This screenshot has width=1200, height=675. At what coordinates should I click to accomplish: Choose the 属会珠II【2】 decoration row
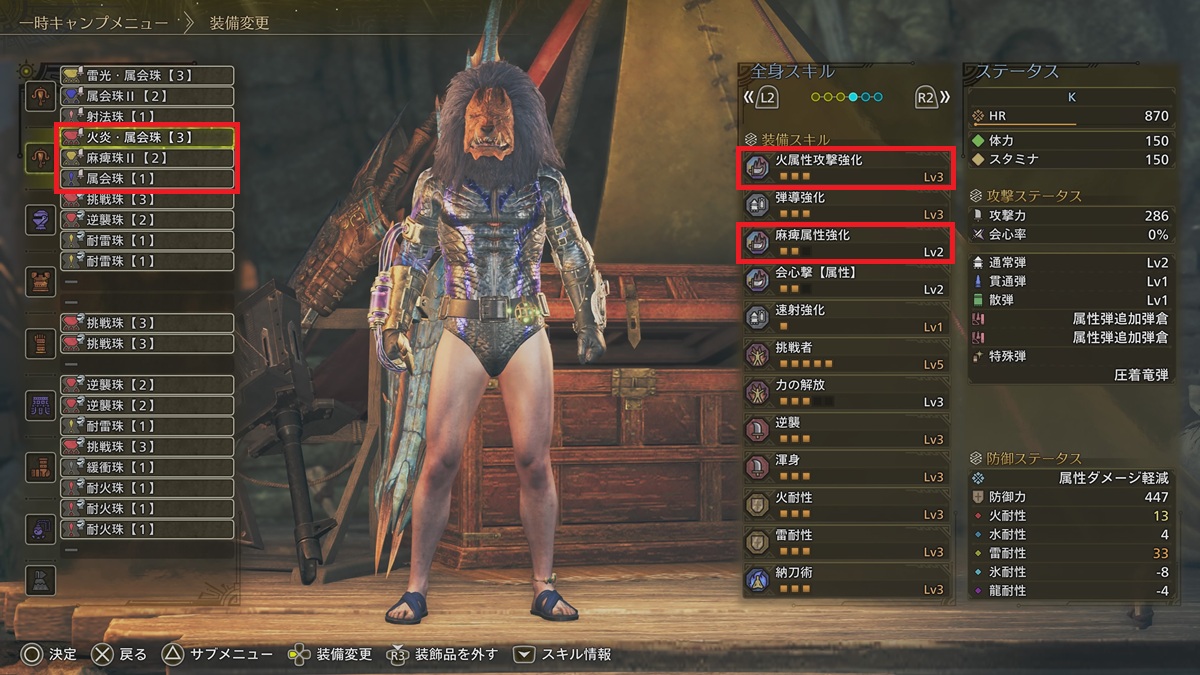(146, 96)
